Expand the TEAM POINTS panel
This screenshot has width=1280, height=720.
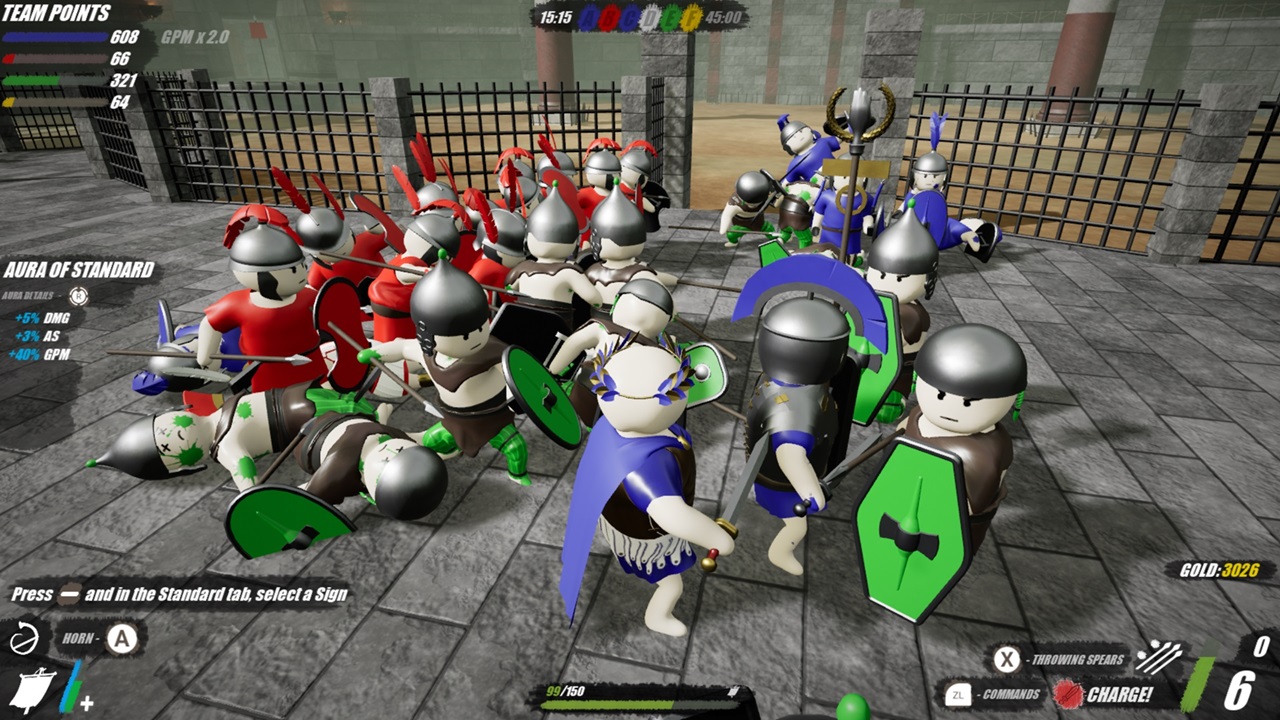(x=55, y=13)
